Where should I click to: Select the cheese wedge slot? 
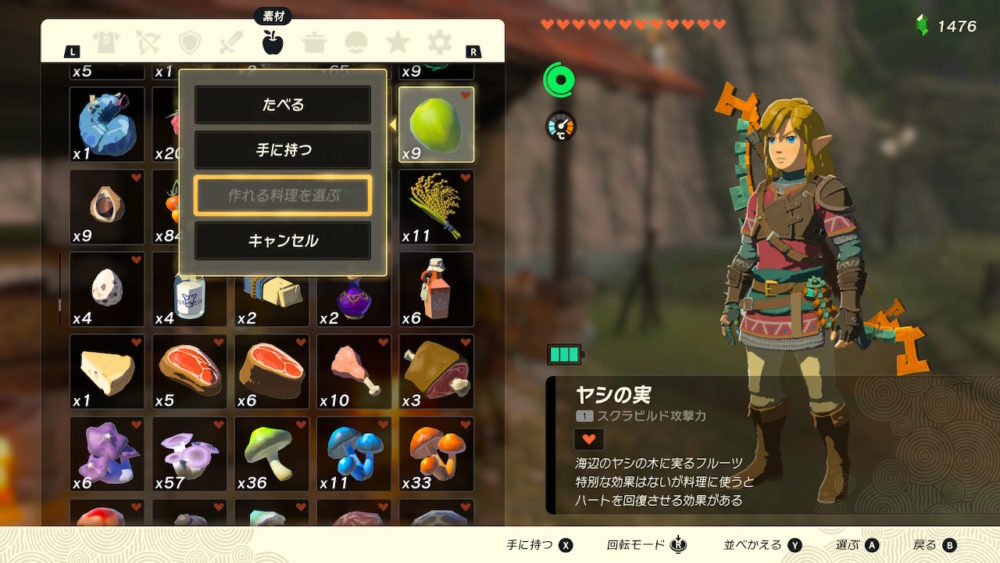coord(107,371)
